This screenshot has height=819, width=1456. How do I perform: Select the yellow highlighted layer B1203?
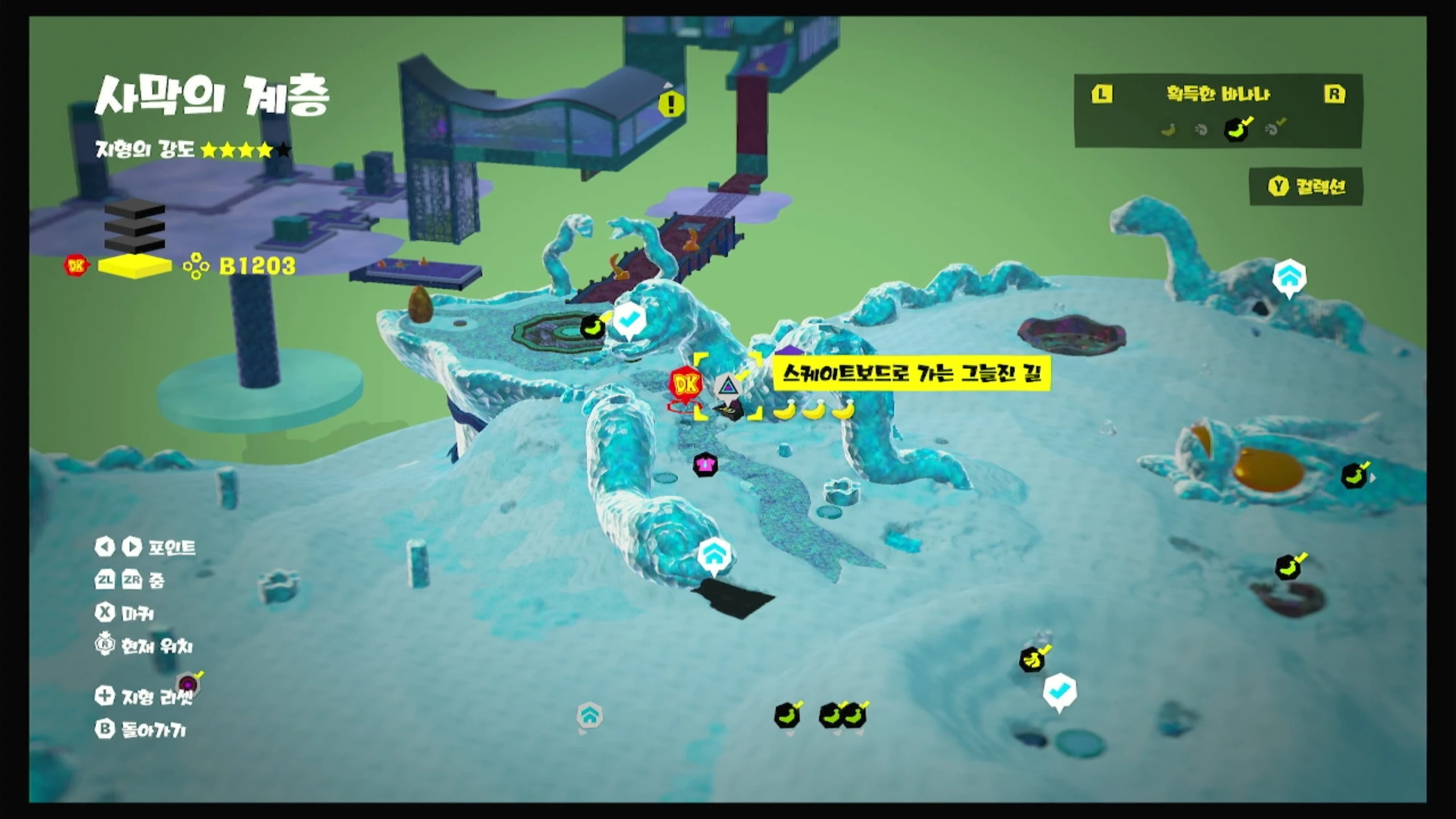tap(135, 266)
